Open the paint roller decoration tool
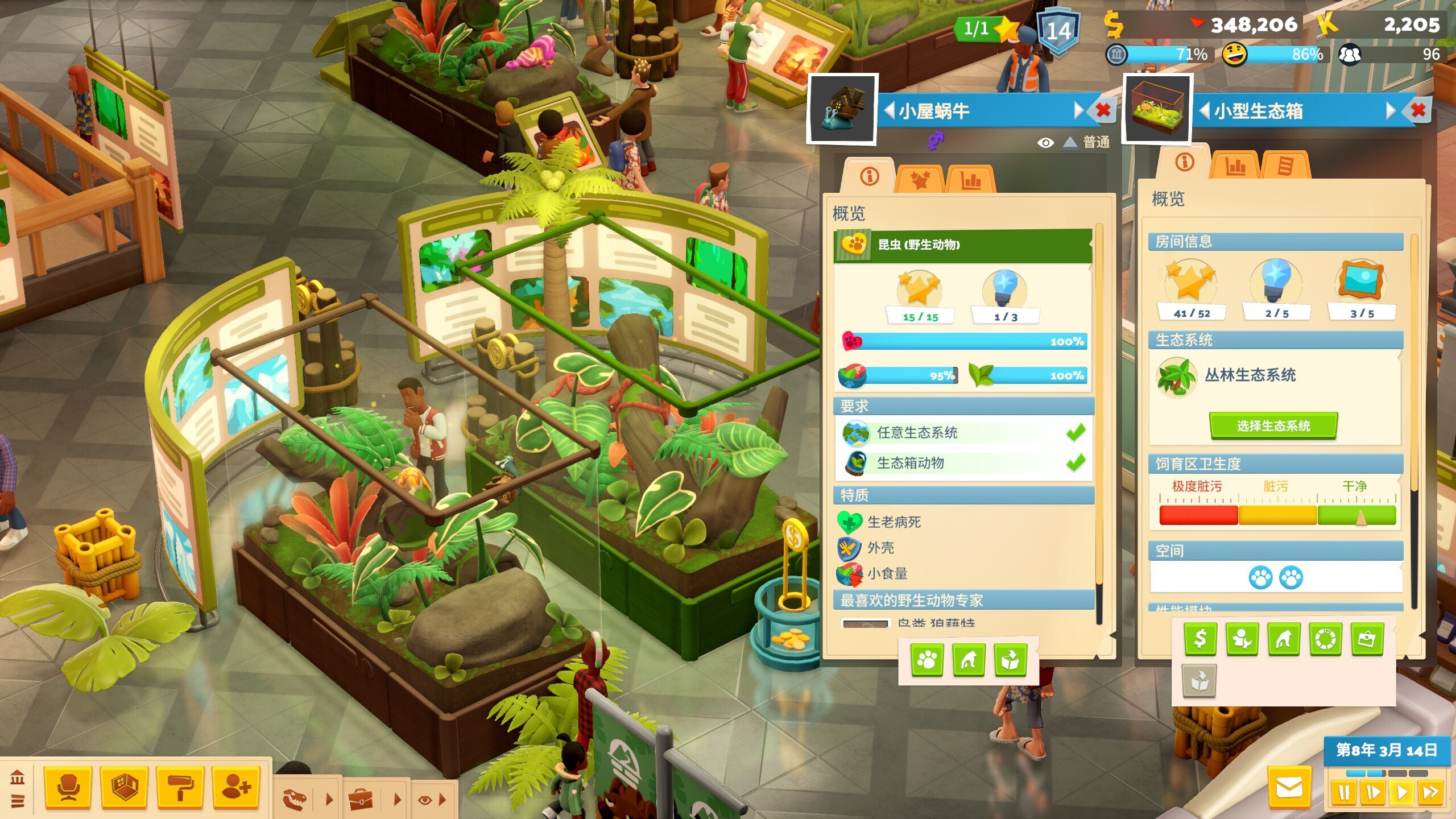This screenshot has width=1456, height=819. tap(180, 788)
